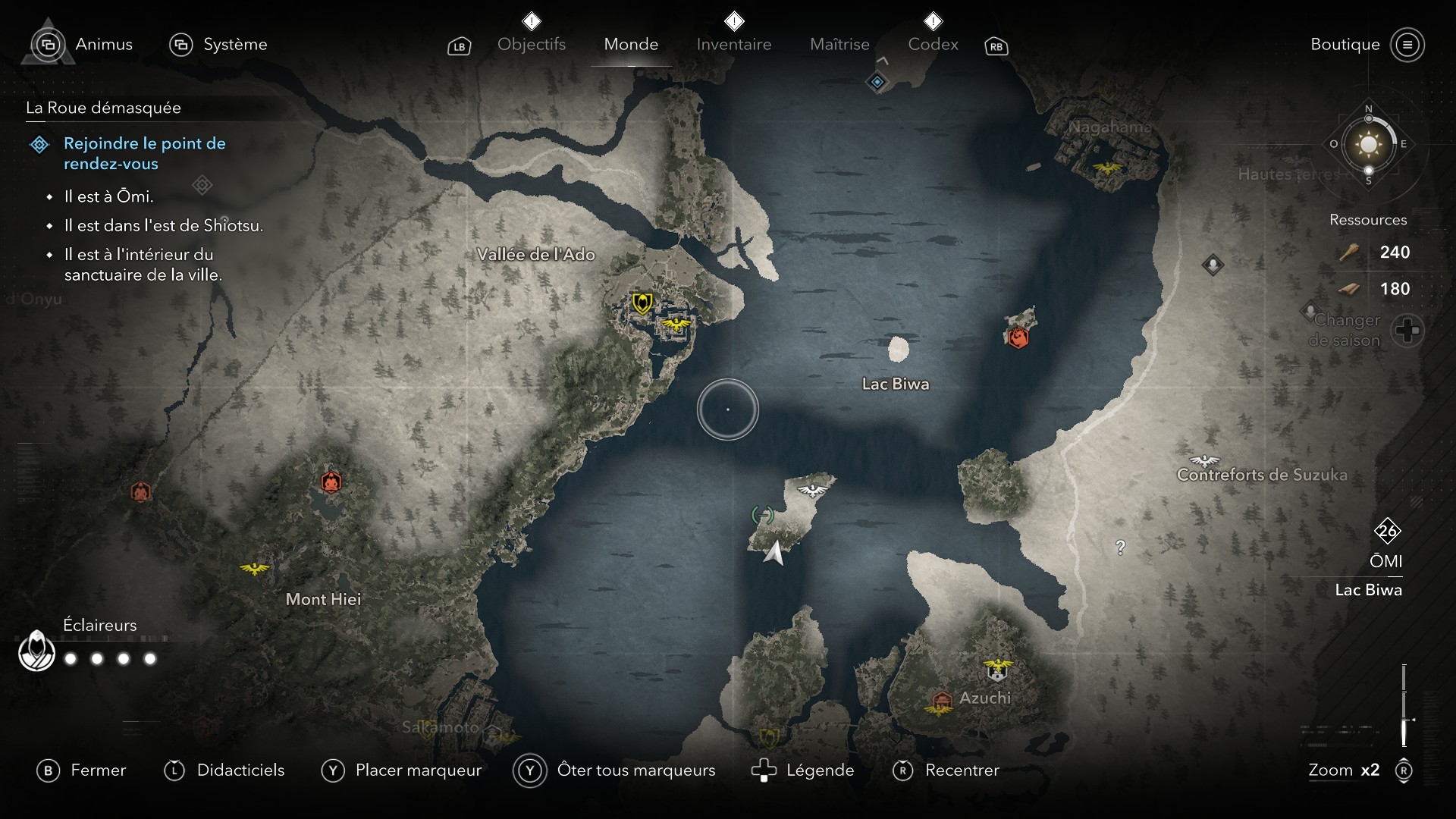Open the Système menu
The image size is (1456, 819).
[x=218, y=45]
